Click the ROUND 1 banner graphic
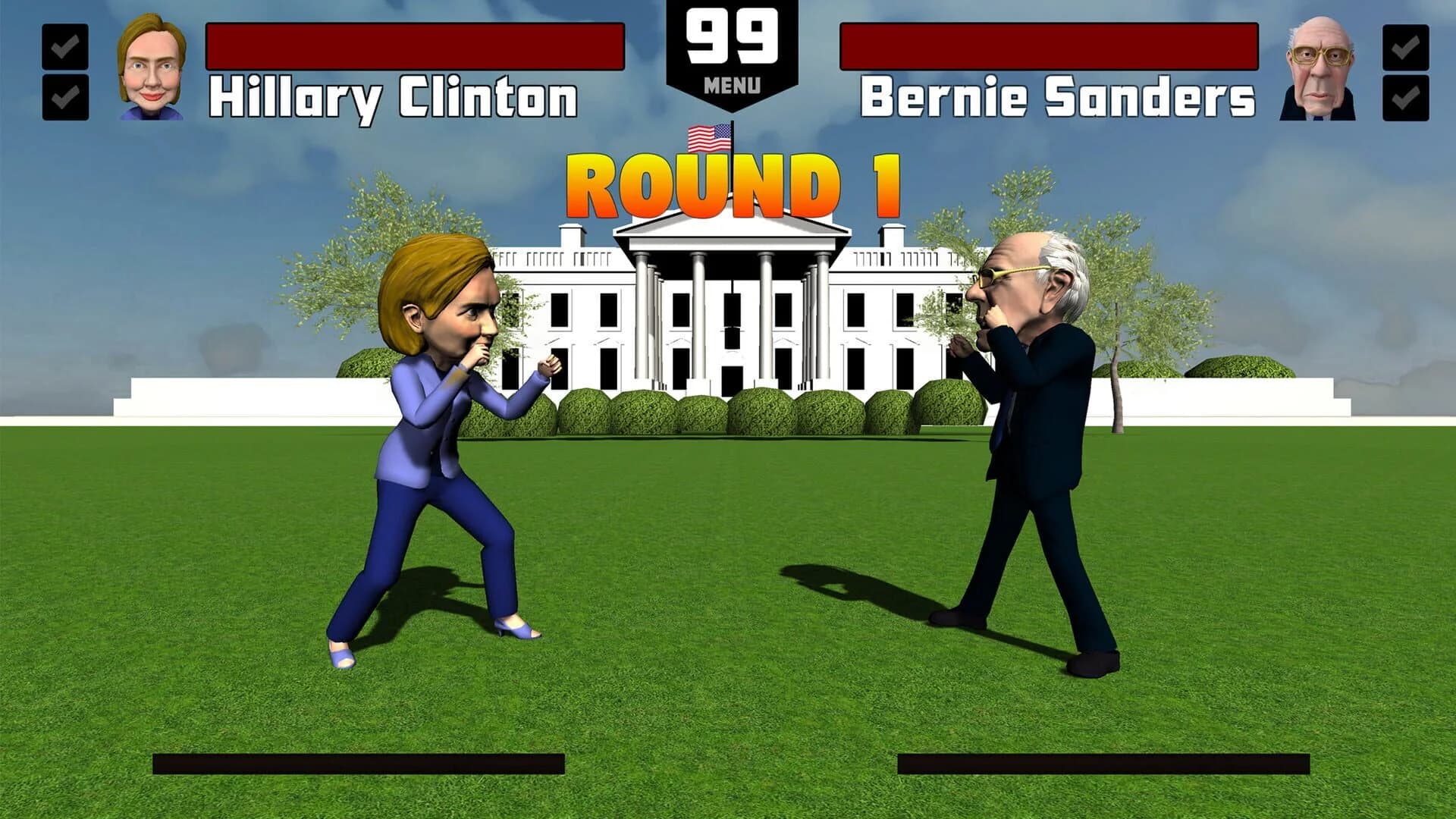Image resolution: width=1456 pixels, height=819 pixels. [x=730, y=186]
